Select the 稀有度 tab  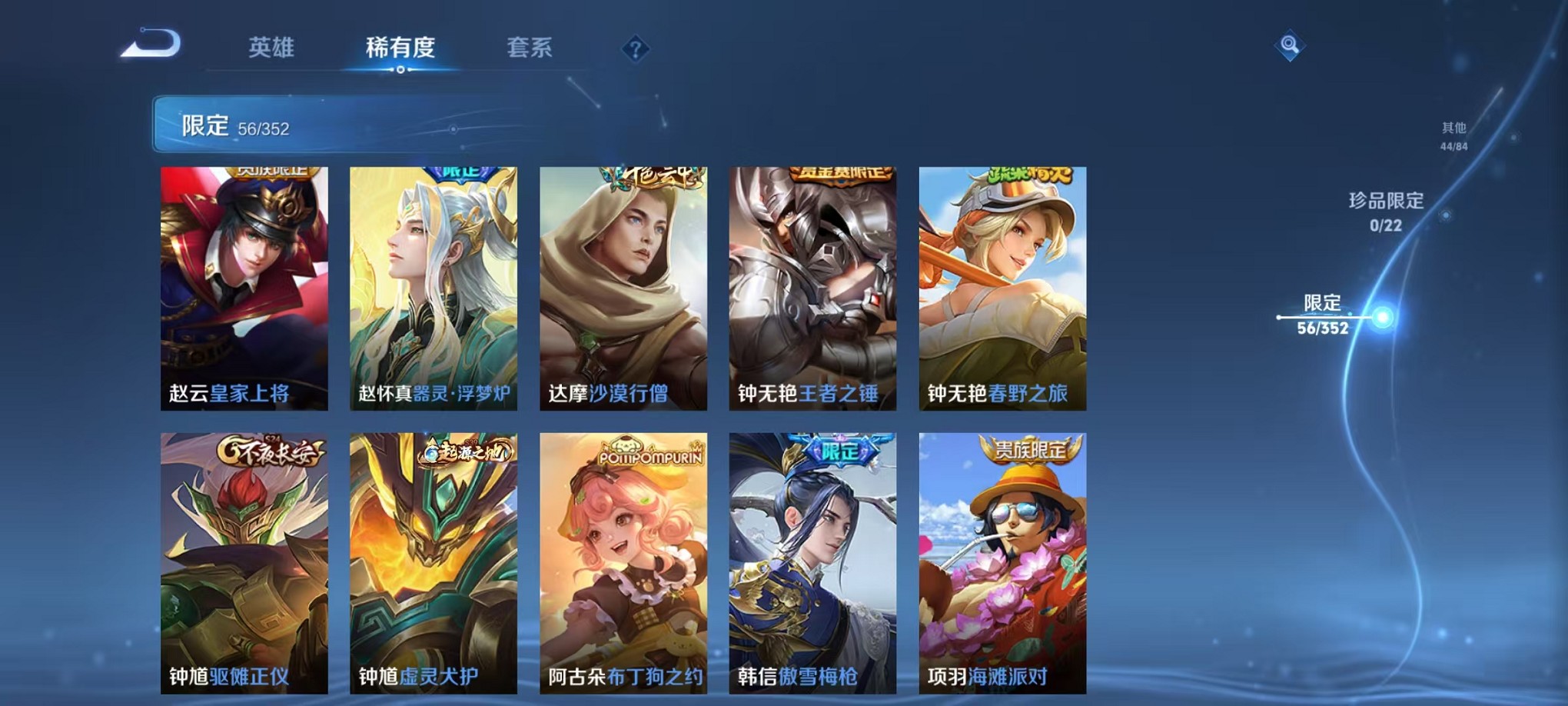[x=401, y=48]
